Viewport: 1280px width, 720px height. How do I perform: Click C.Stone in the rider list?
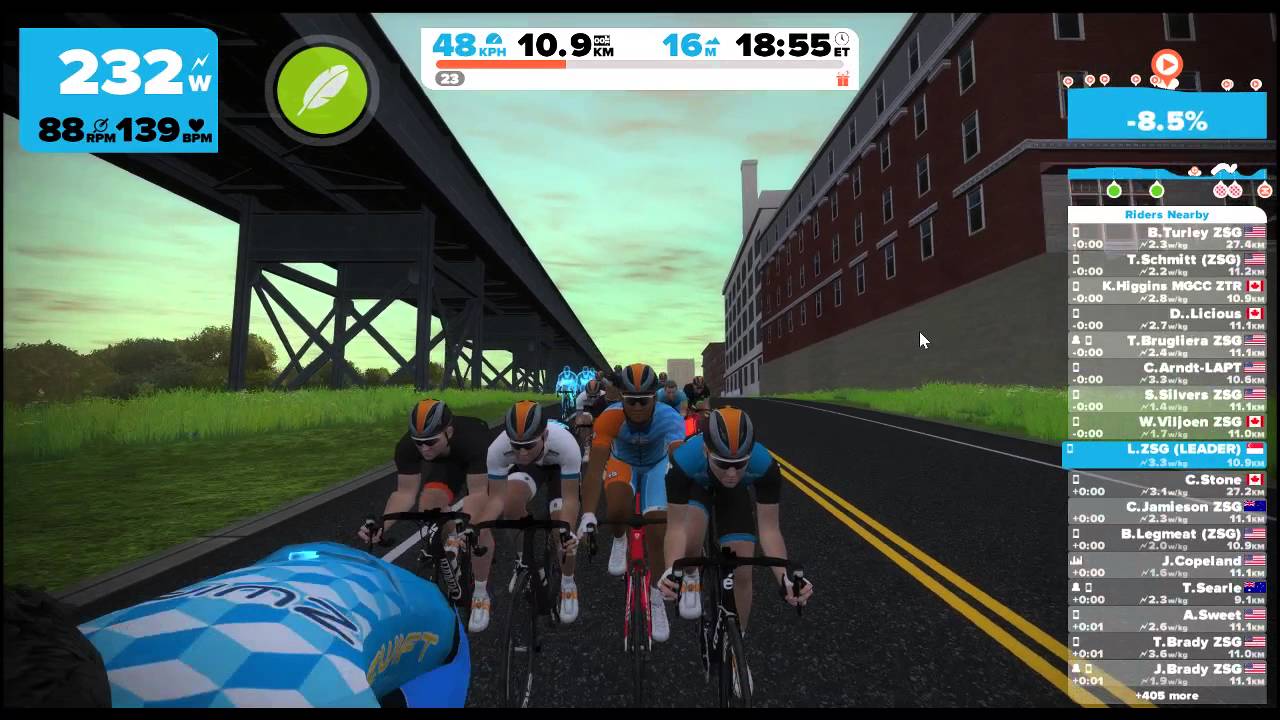click(1166, 485)
